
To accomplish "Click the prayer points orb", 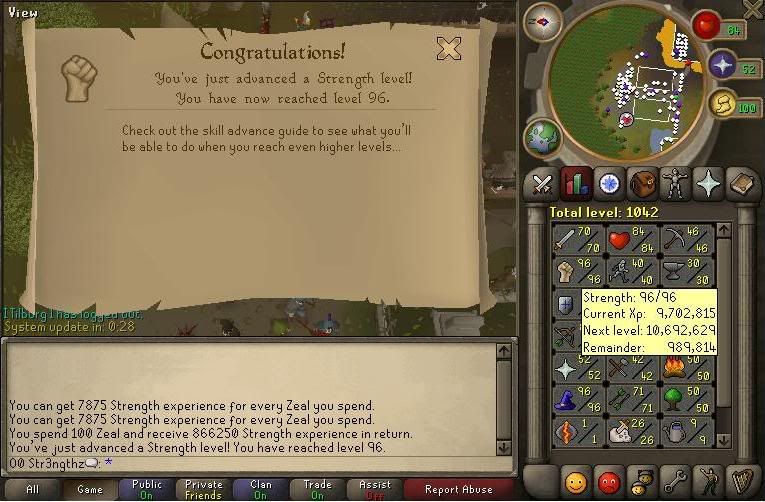I will [x=724, y=66].
